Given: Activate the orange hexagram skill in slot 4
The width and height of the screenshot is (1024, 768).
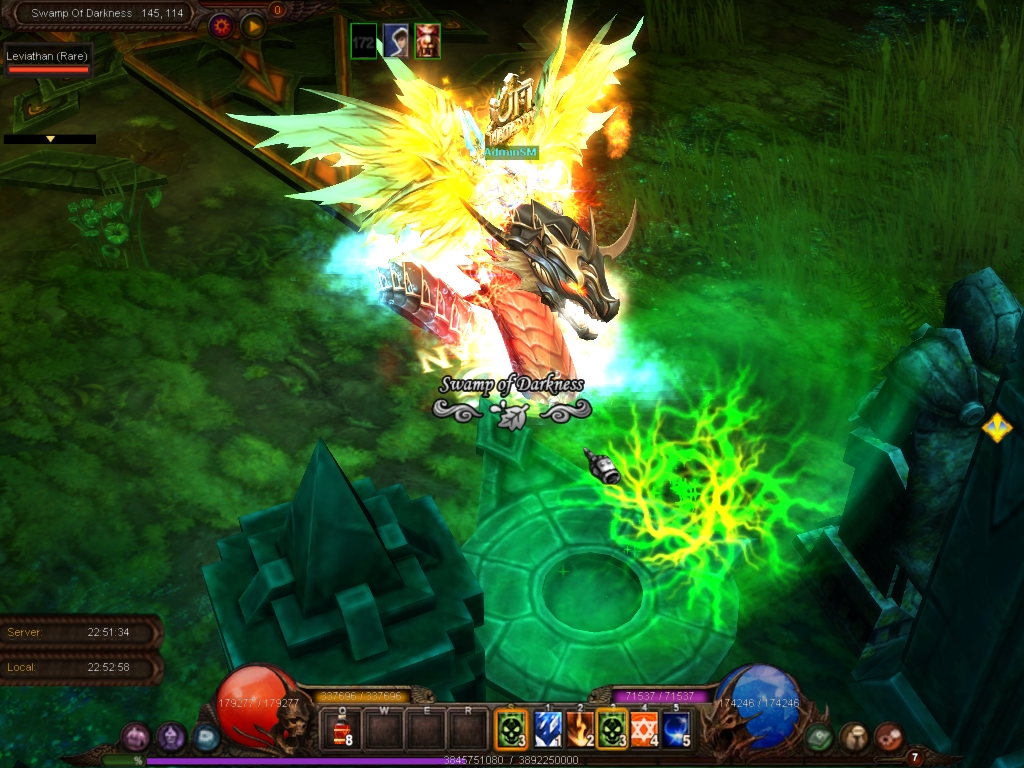Looking at the screenshot, I should point(644,730).
